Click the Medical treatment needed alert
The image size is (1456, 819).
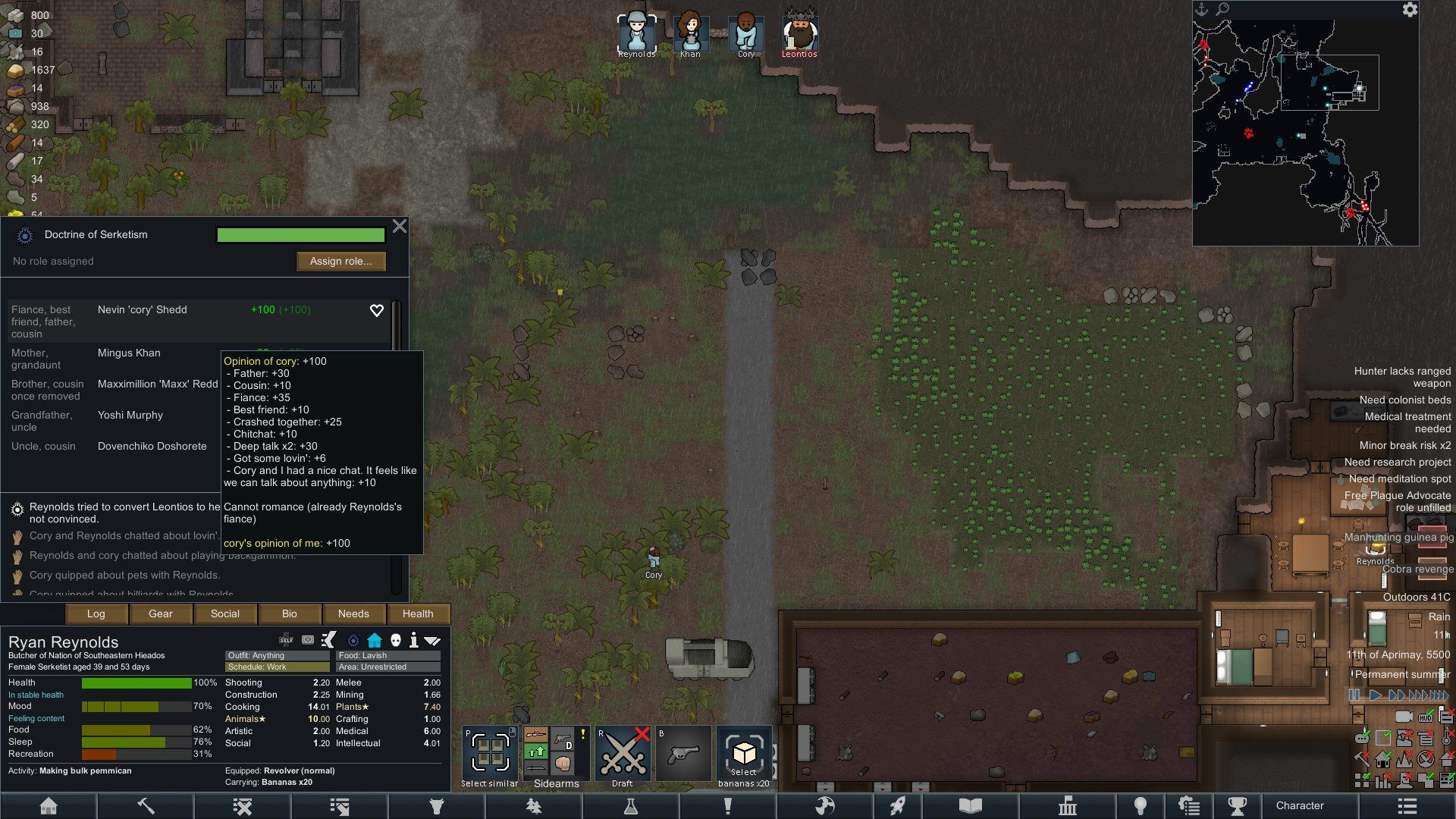pos(1407,422)
